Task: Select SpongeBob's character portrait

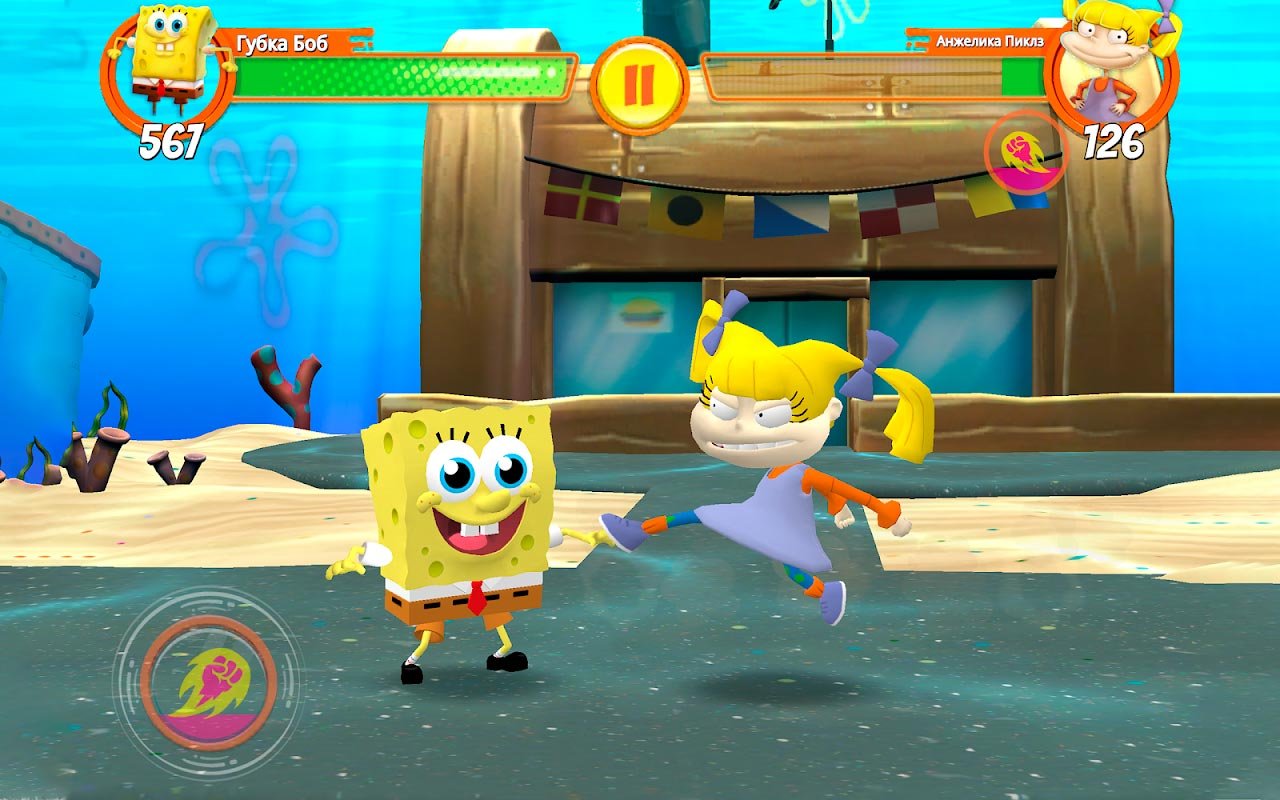Action: click(169, 66)
